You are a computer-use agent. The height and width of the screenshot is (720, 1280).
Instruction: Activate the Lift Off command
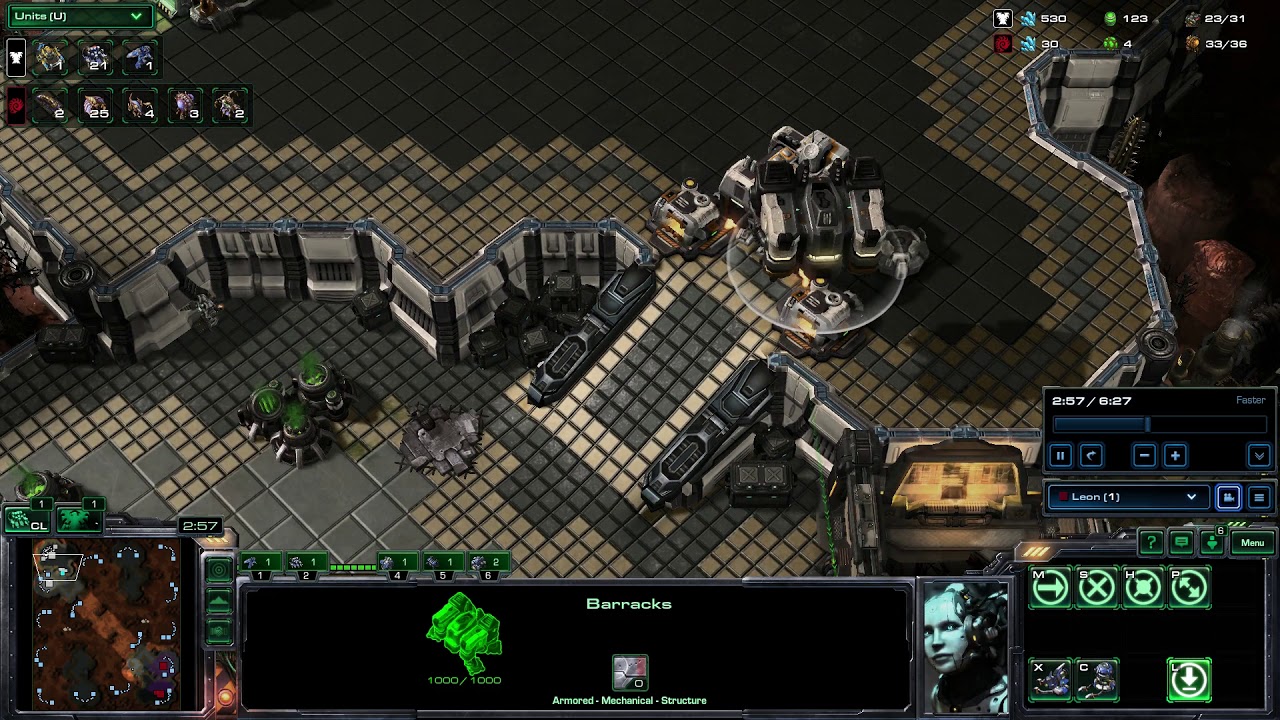[1189, 680]
